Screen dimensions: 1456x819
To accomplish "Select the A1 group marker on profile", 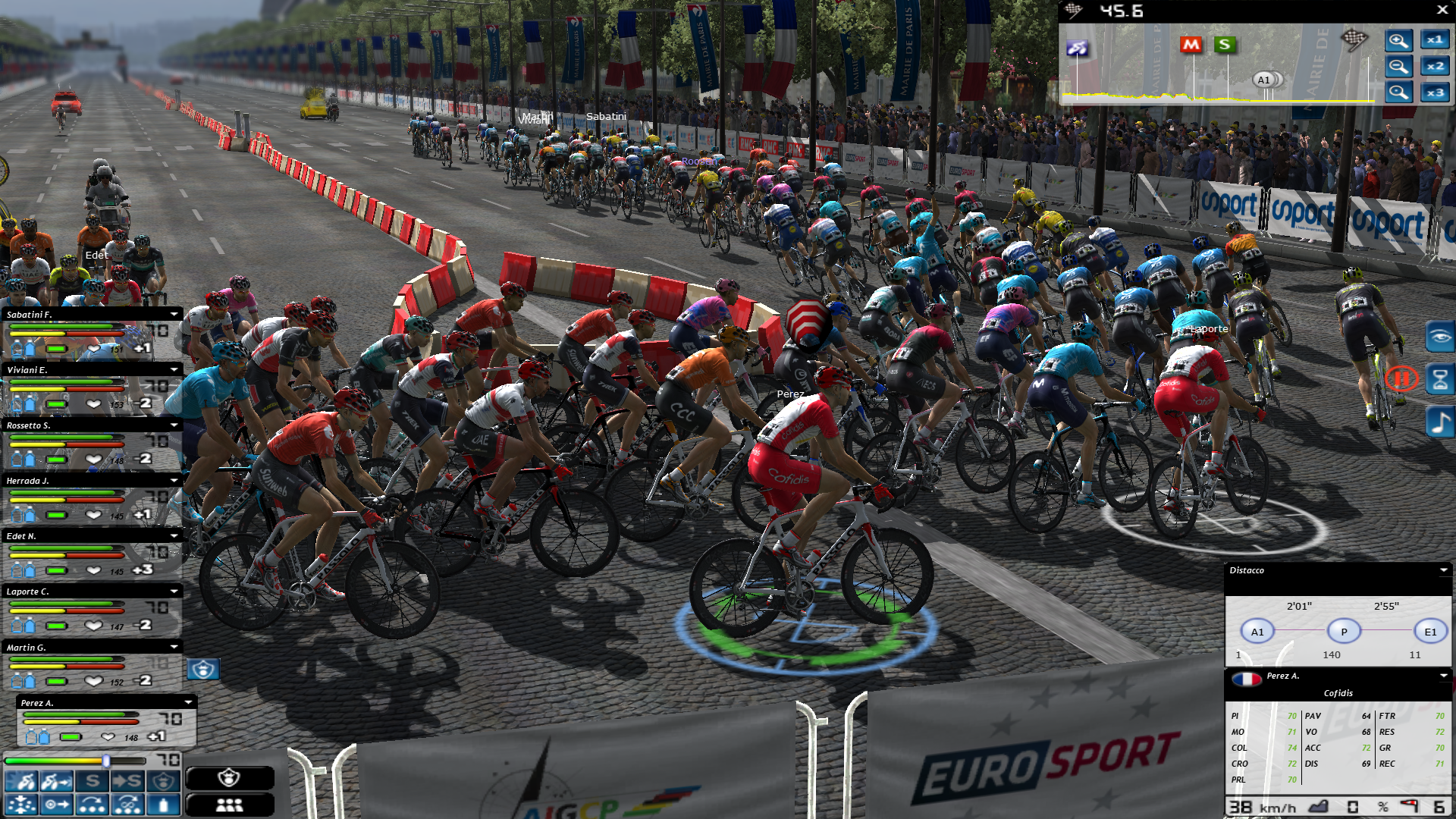I will 1263,80.
